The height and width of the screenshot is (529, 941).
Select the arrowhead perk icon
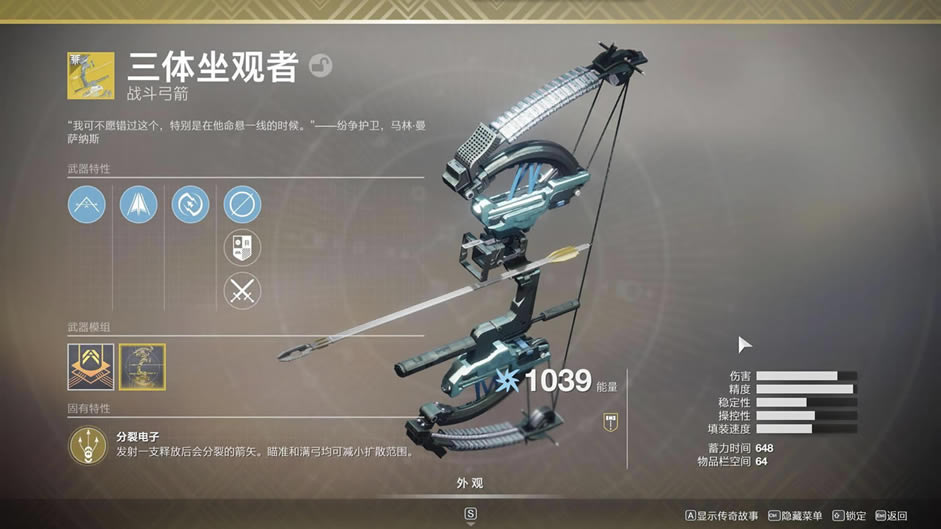pyautogui.click(x=138, y=205)
